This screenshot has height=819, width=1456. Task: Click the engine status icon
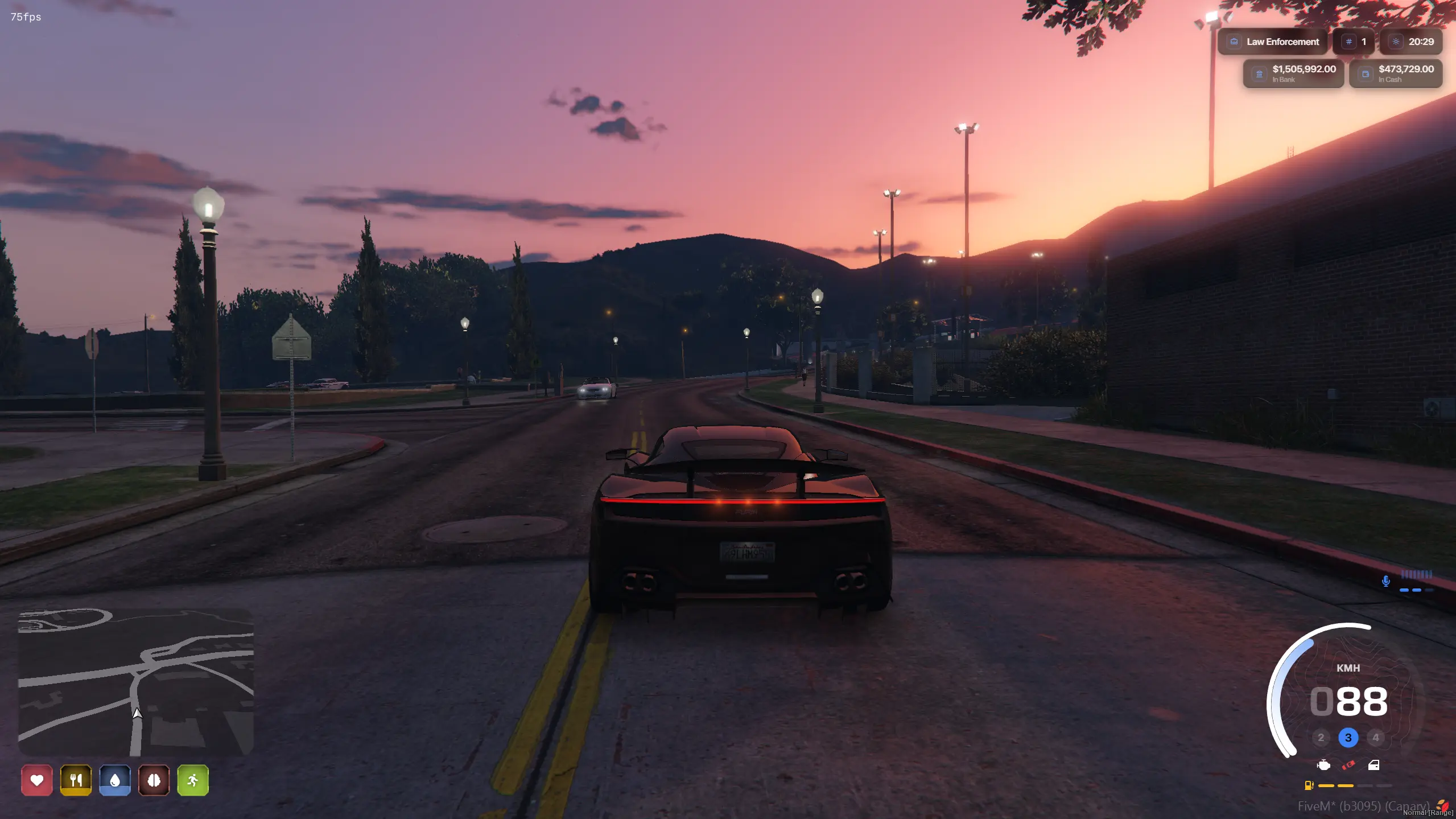[x=1324, y=765]
